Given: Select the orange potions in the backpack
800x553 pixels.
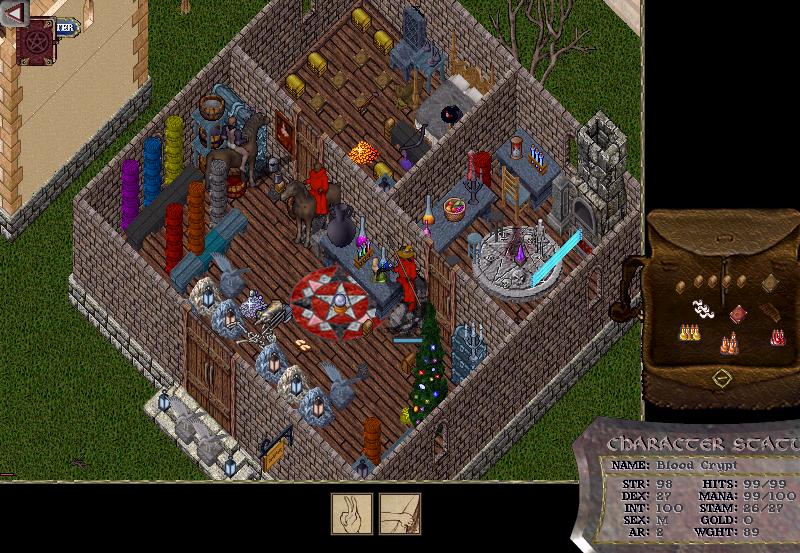Looking at the screenshot, I should click(x=730, y=345).
